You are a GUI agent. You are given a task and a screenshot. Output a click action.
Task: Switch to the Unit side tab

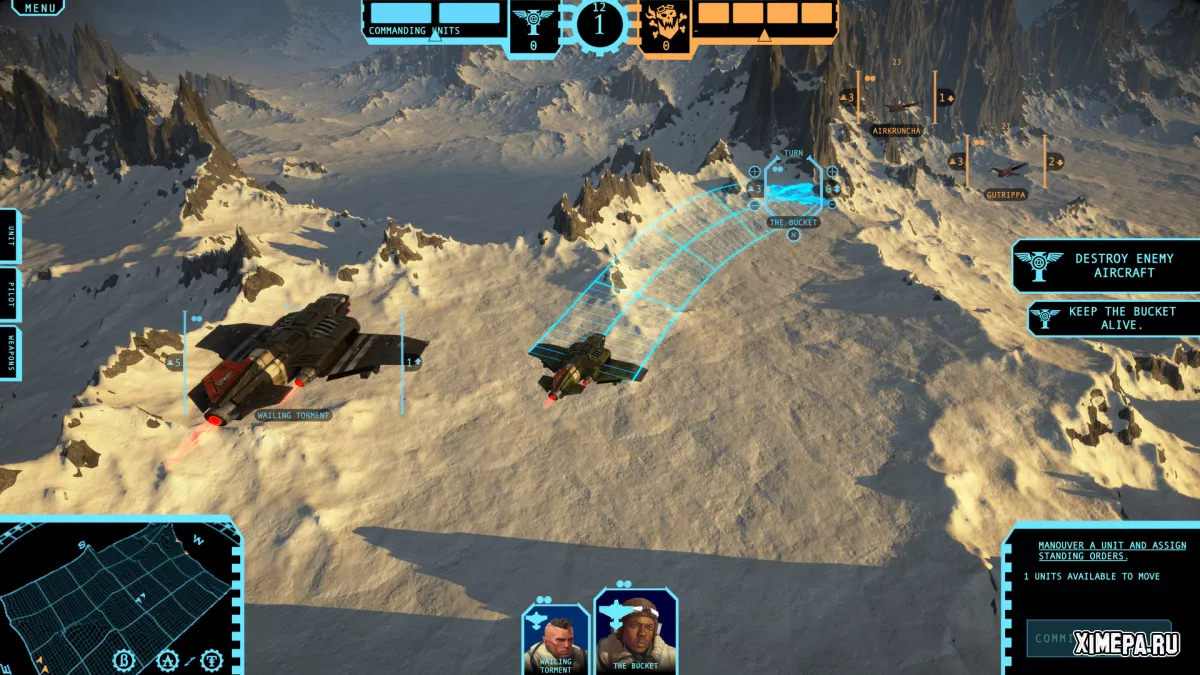[9, 236]
